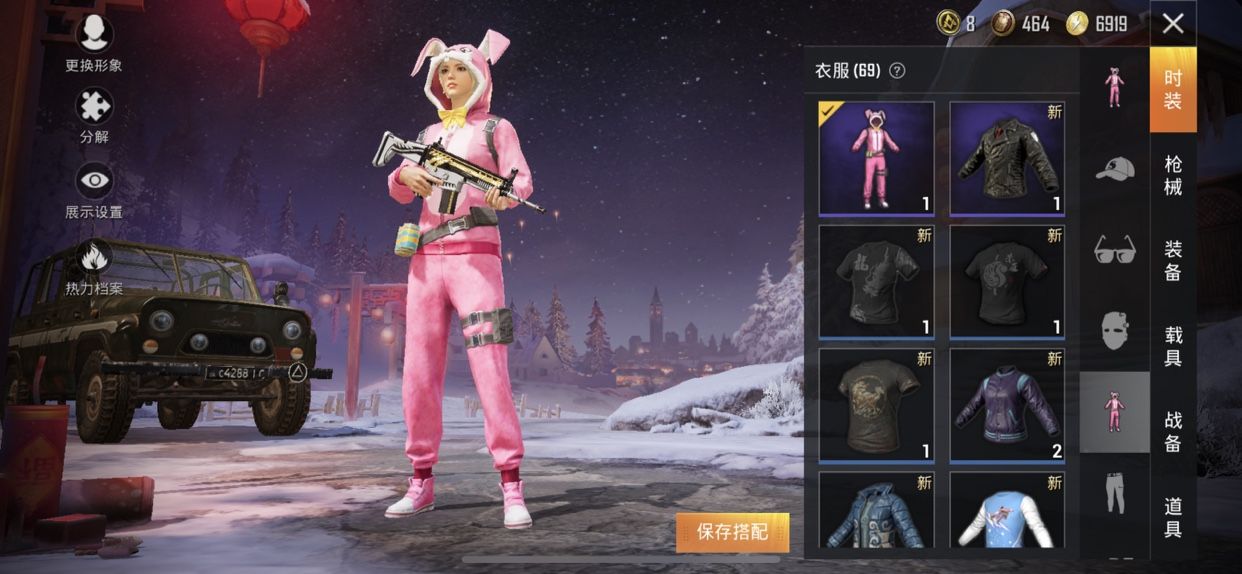Switch to the 时装 tab
1242x574 pixels.
[1173, 89]
